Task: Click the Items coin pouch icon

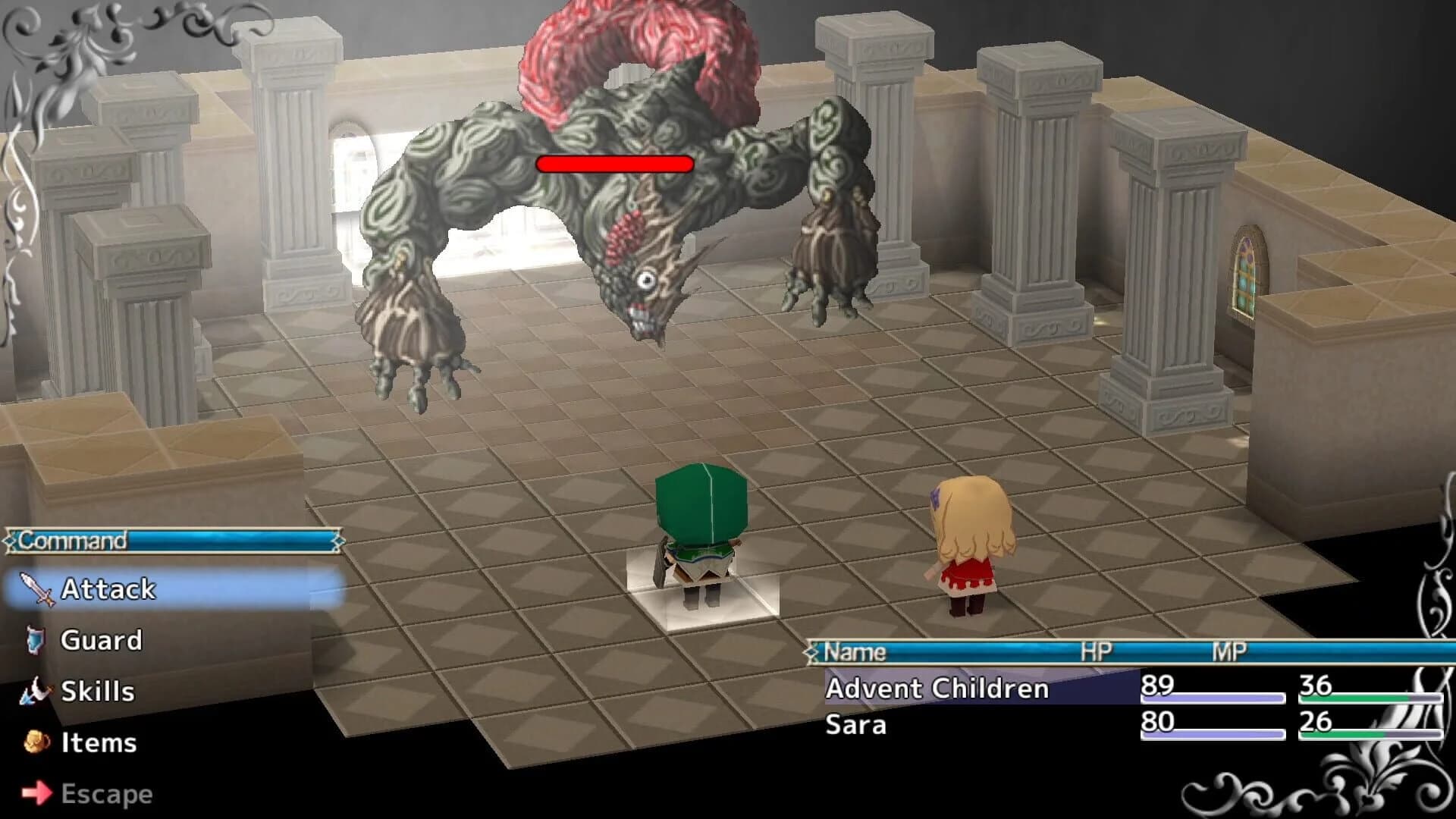Action: click(36, 742)
